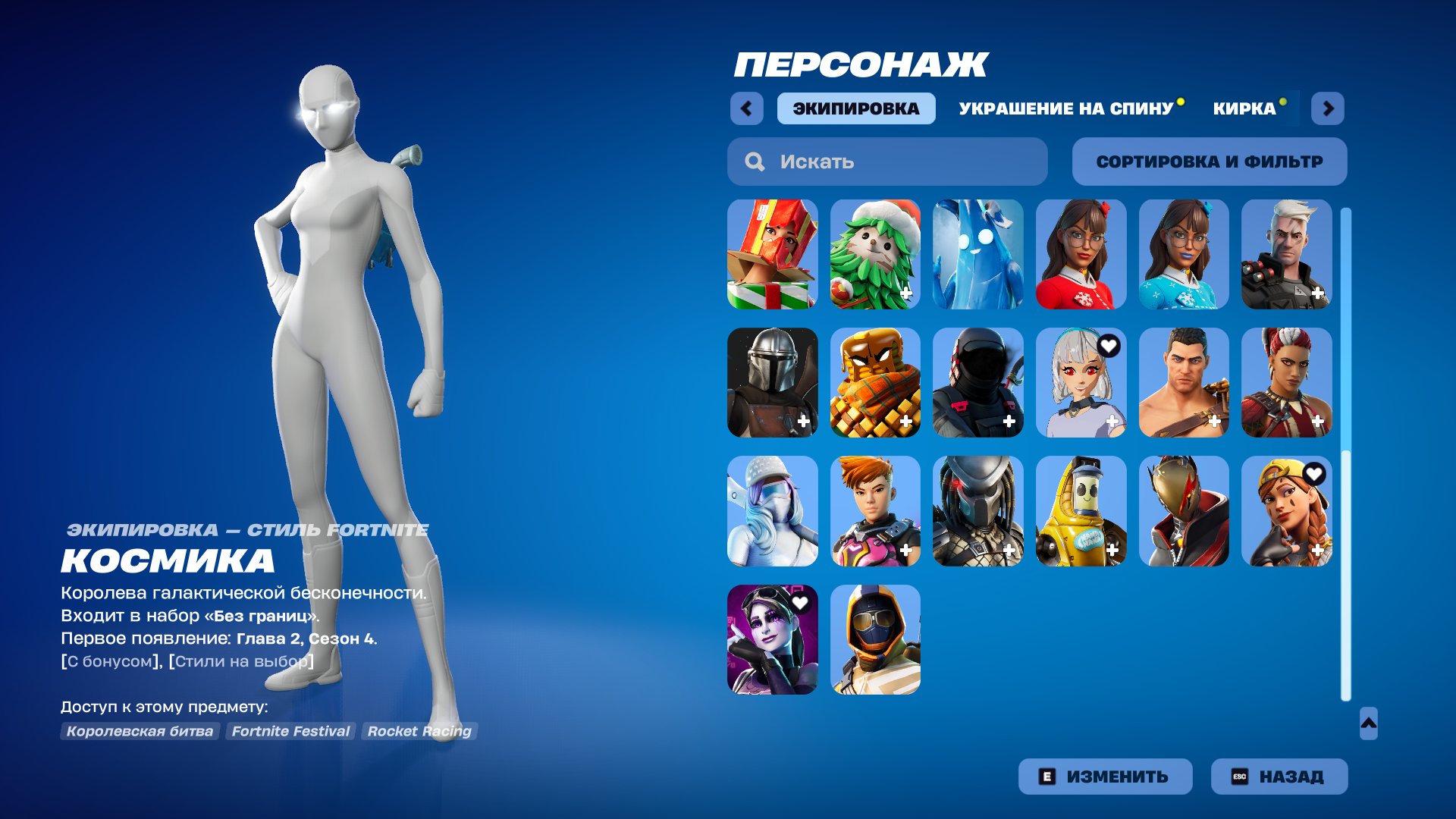Click the Искать search field
The height and width of the screenshot is (819, 1456).
pyautogui.click(x=886, y=161)
